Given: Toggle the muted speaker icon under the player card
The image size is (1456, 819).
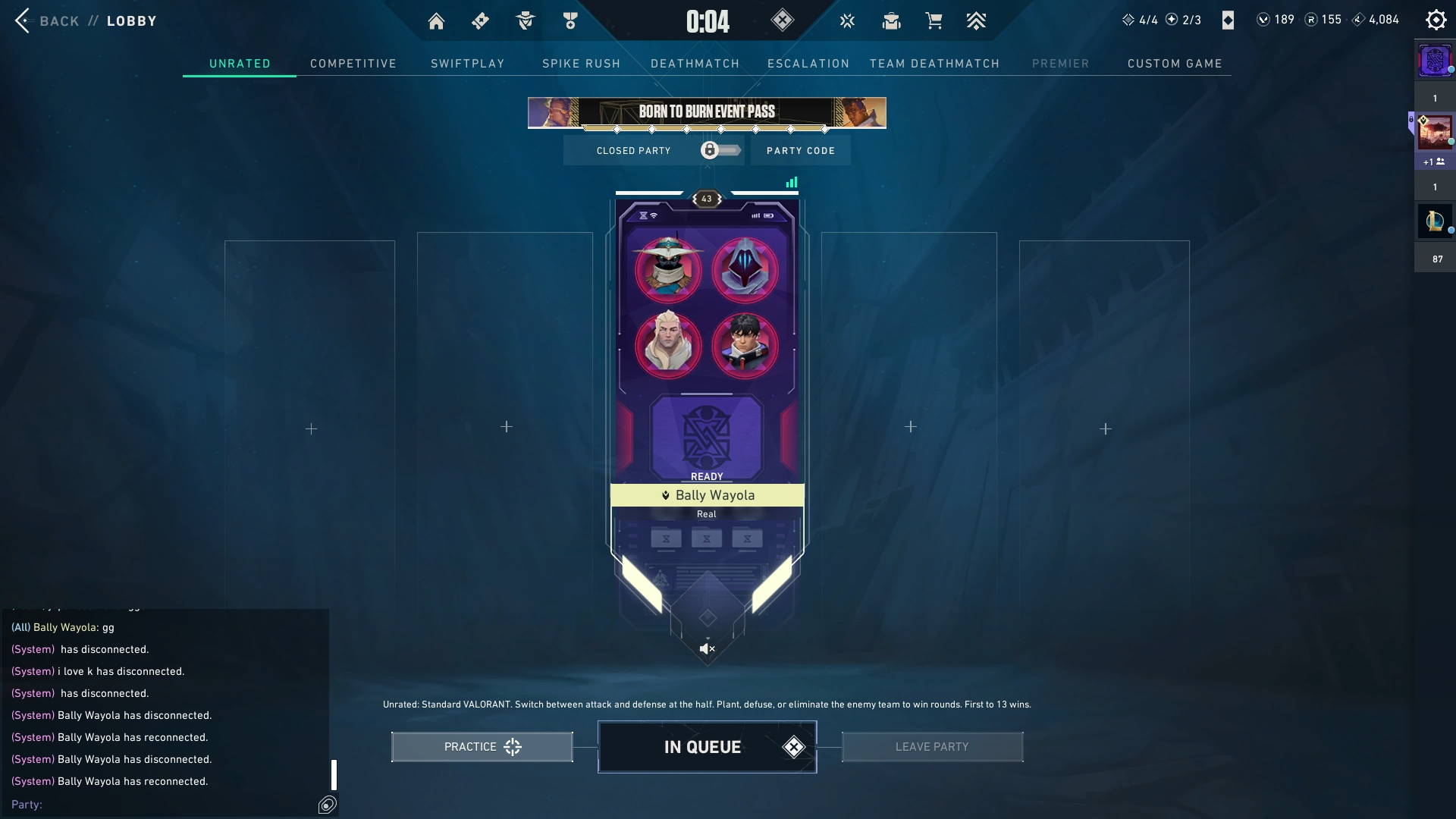Looking at the screenshot, I should coord(707,648).
